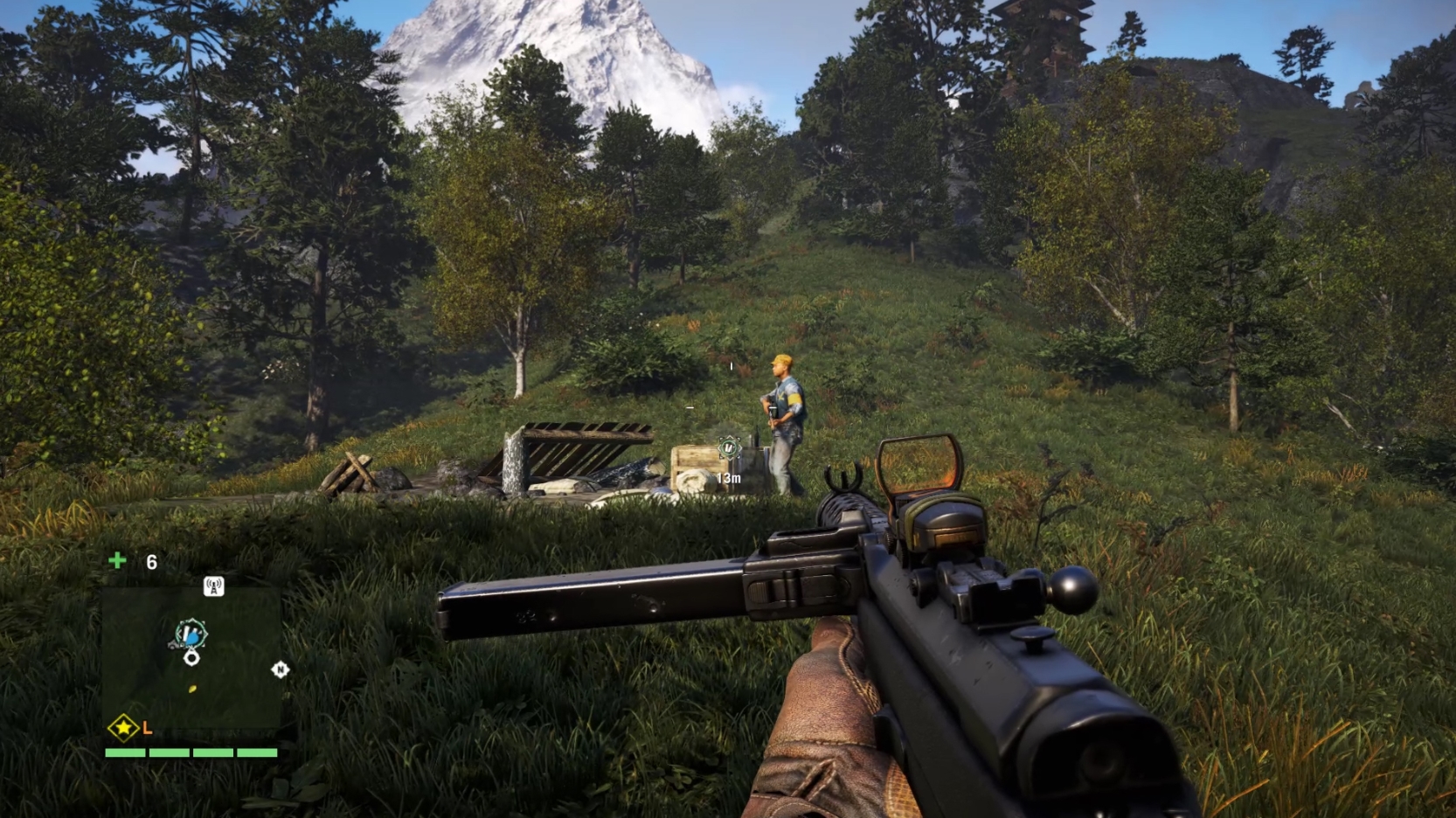
Task: Select the radio tower icon above the minimap
Action: [213, 586]
